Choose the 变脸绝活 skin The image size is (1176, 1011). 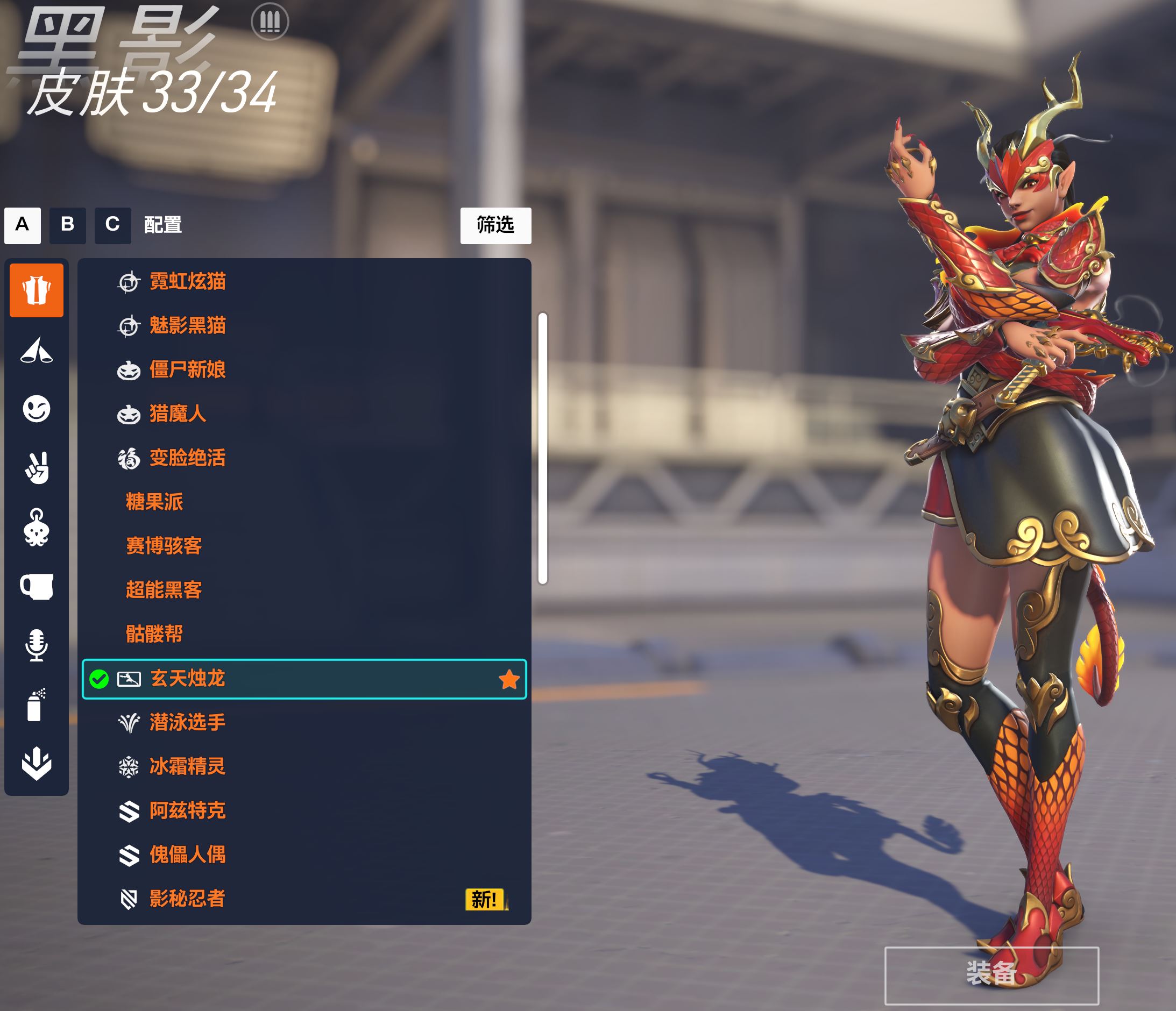(187, 458)
